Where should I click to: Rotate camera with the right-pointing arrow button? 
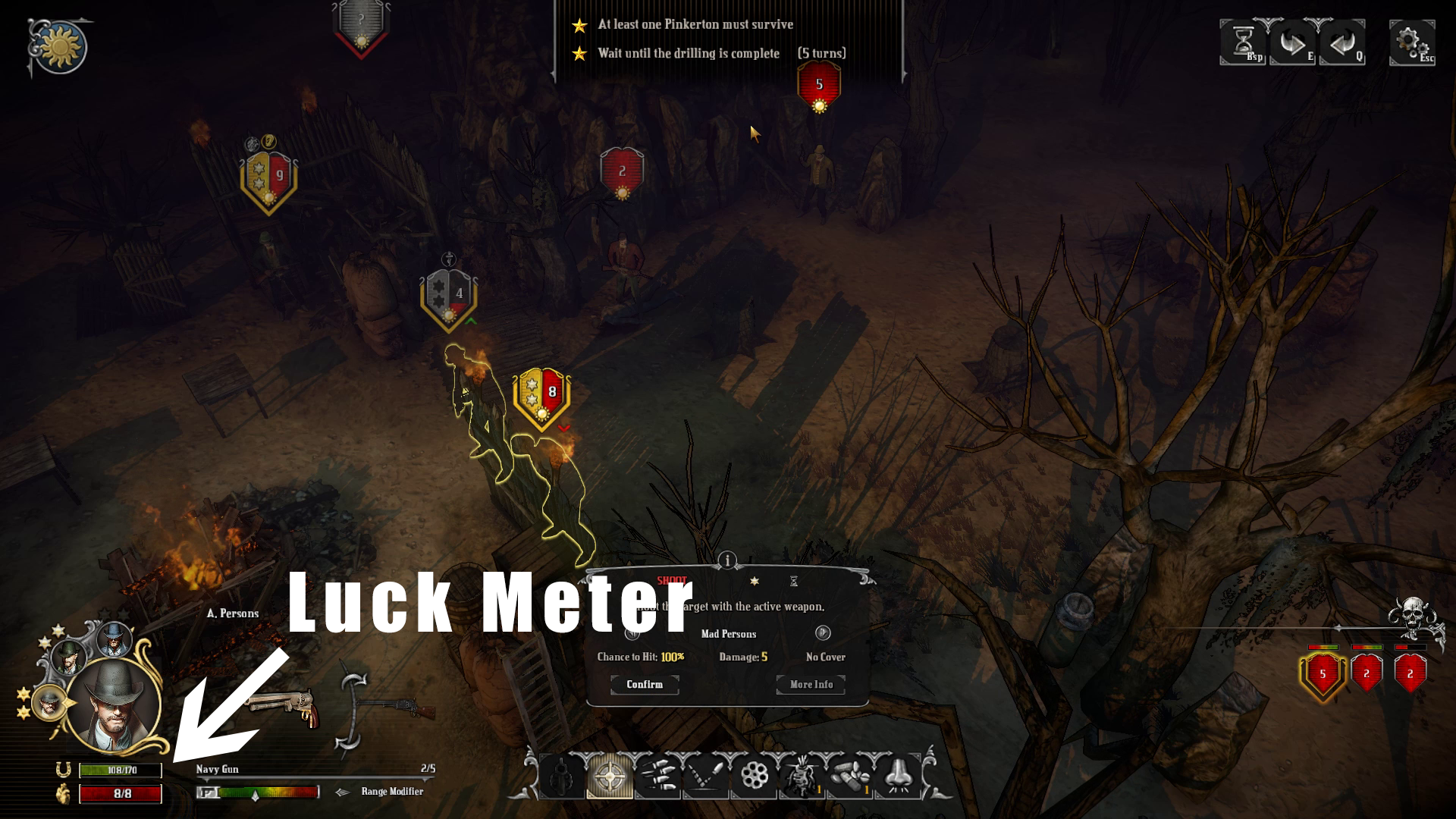[1292, 42]
